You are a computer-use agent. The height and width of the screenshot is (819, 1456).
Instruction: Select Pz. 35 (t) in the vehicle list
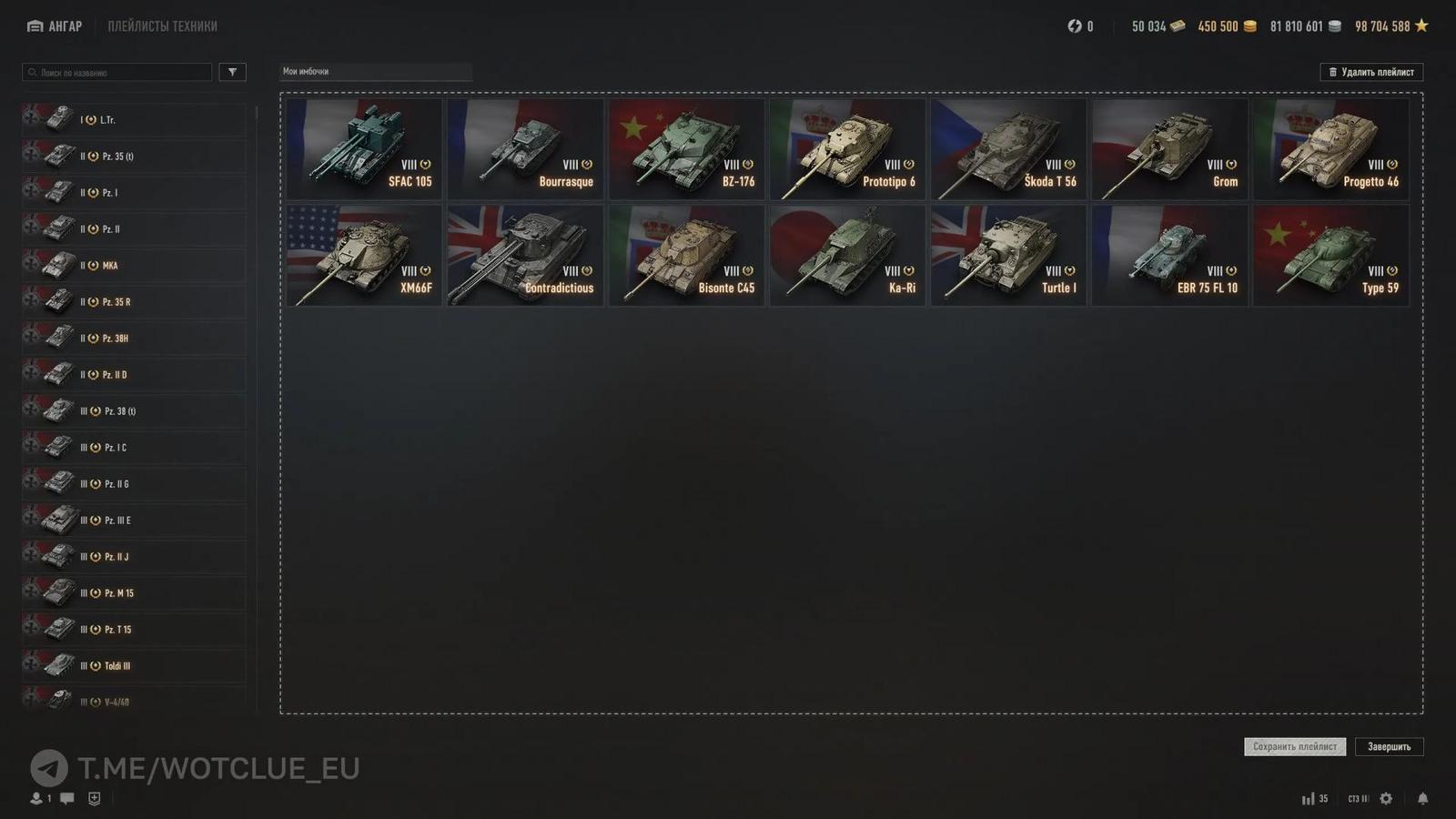point(132,156)
